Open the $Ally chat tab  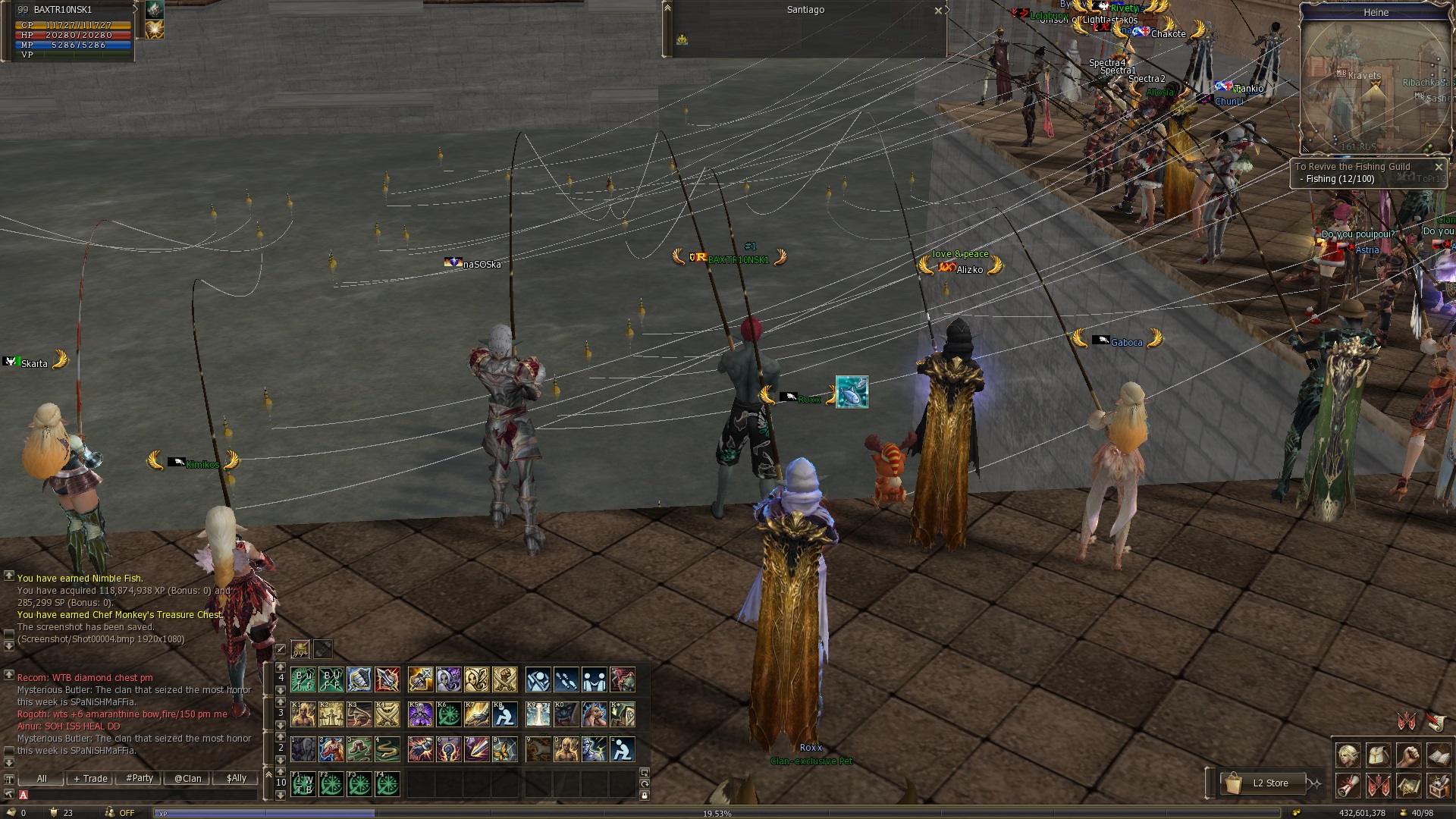click(237, 779)
